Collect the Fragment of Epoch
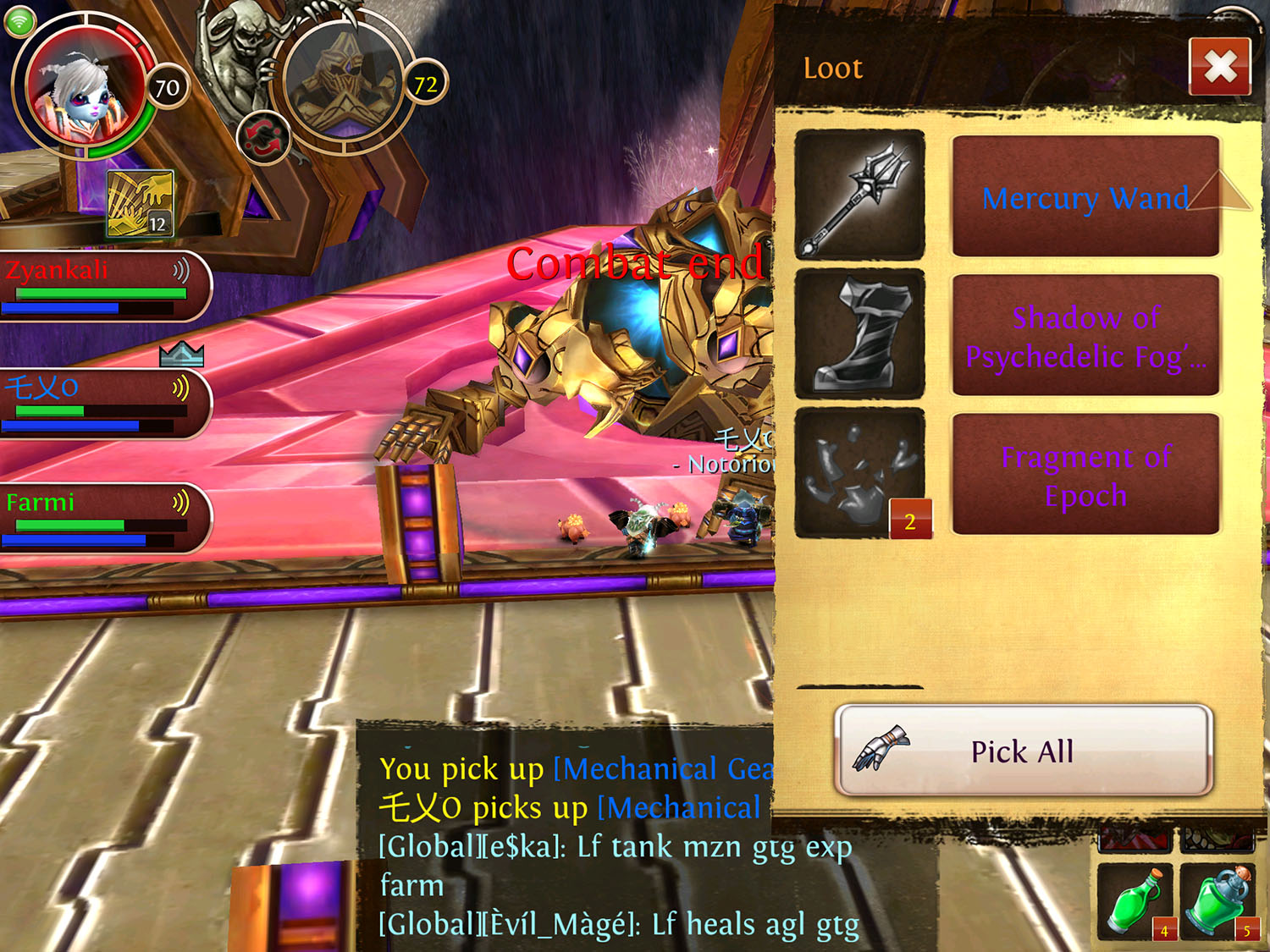The image size is (1270, 952). pyautogui.click(x=1085, y=475)
